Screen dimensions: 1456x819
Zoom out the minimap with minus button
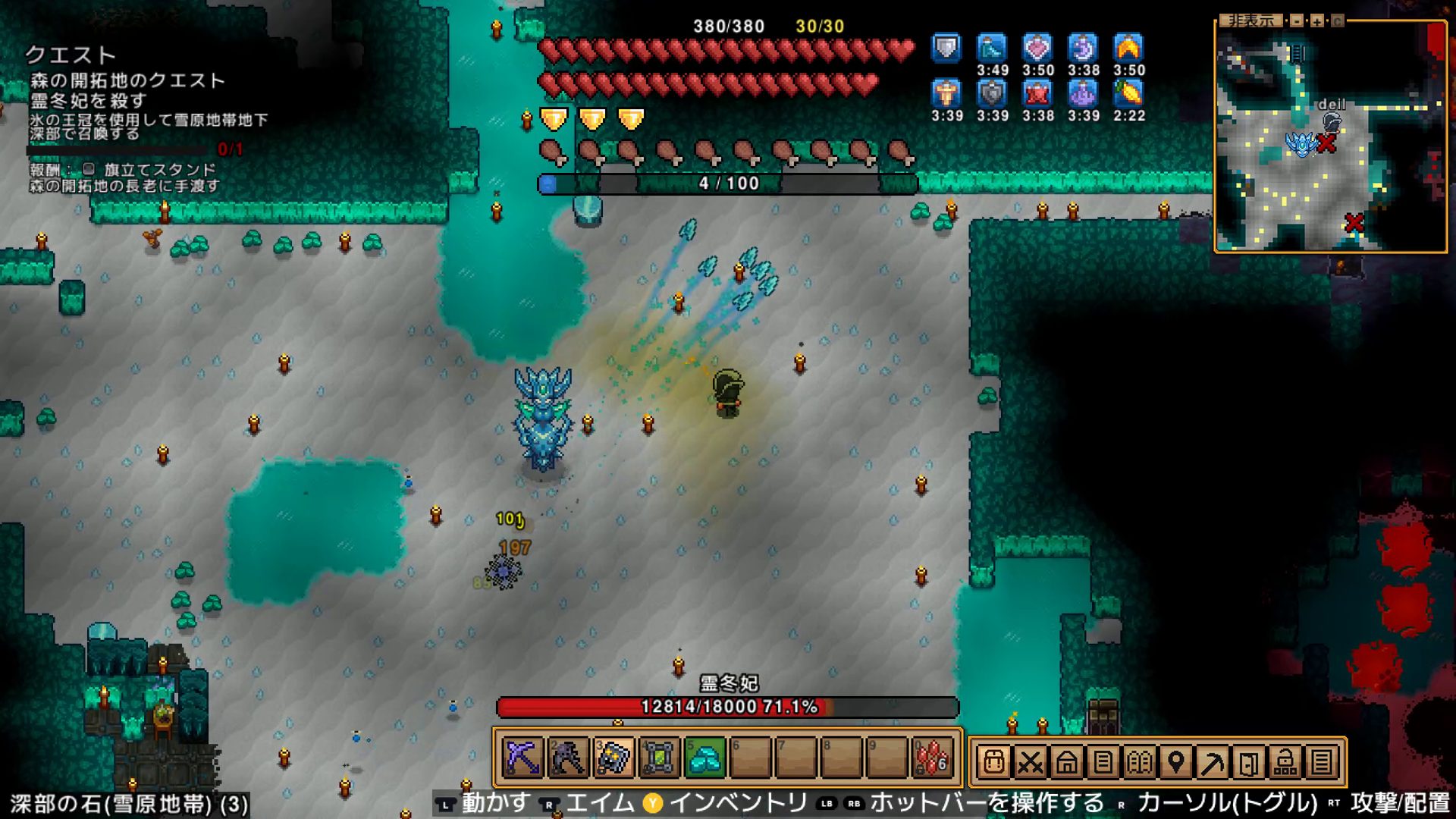click(x=1298, y=21)
